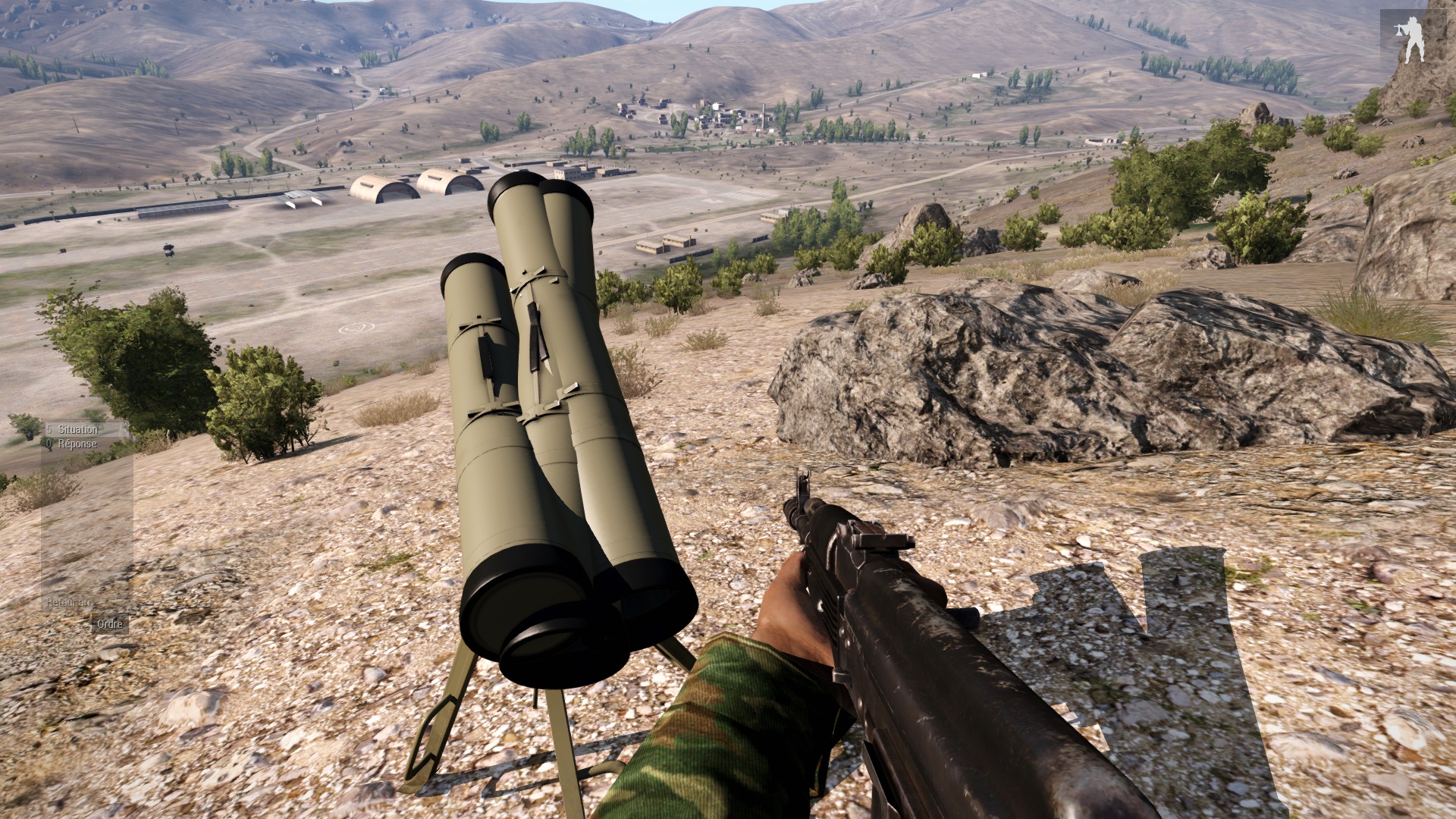Click the Ordre menu label
Image resolution: width=1456 pixels, height=819 pixels.
pos(110,624)
